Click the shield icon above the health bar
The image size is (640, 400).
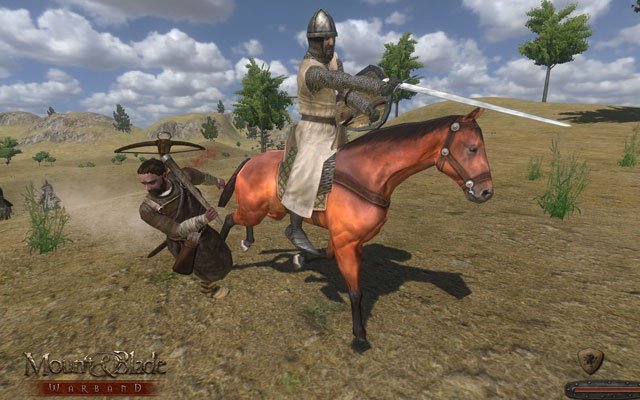click(592, 360)
